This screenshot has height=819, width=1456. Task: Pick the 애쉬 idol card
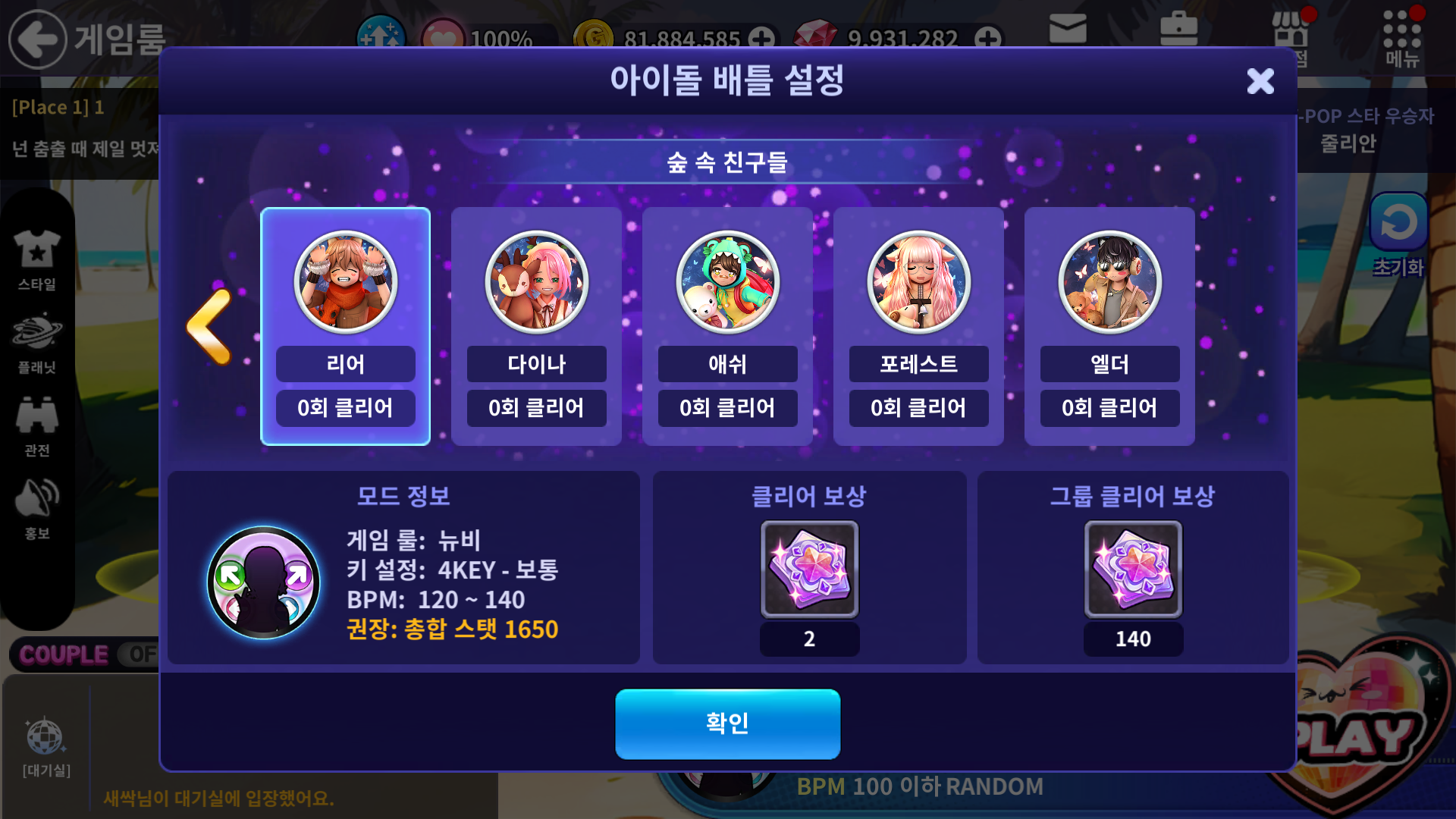(727, 326)
